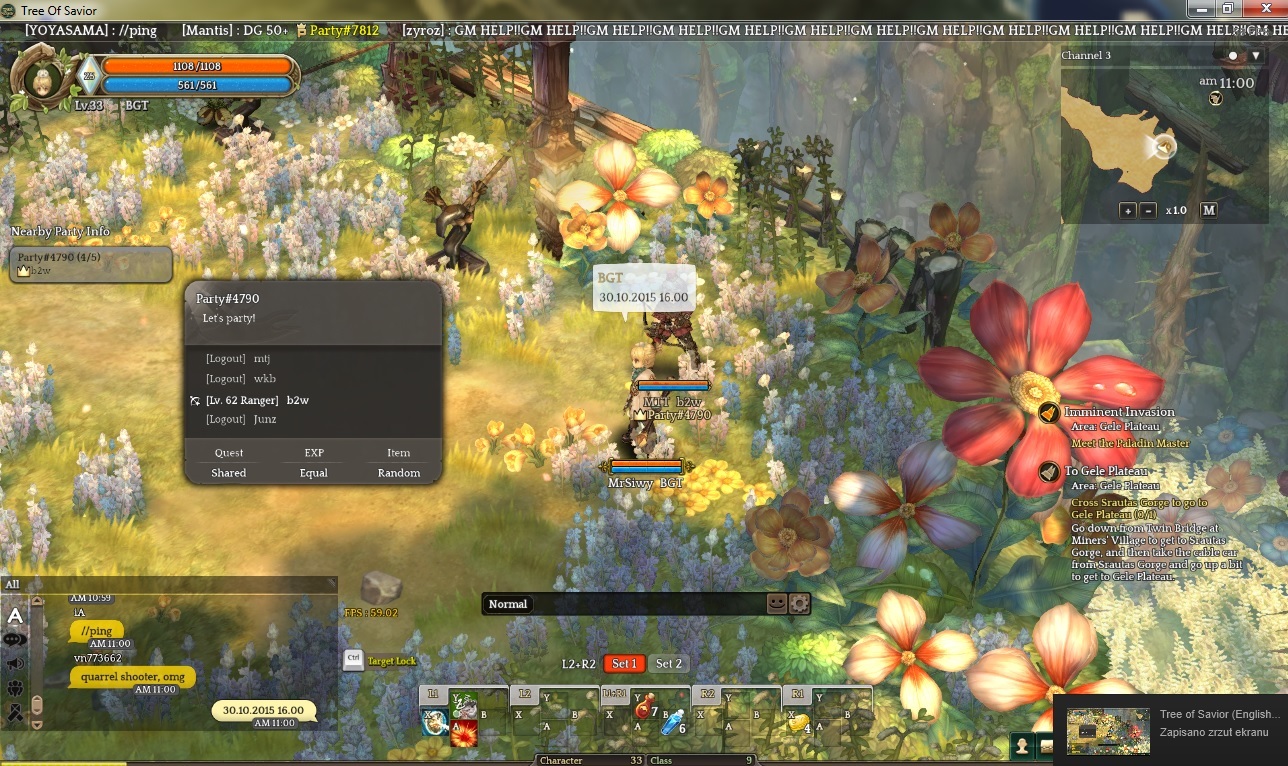Open the full map with the M button
Screen dimensions: 1288x766
1208,210
